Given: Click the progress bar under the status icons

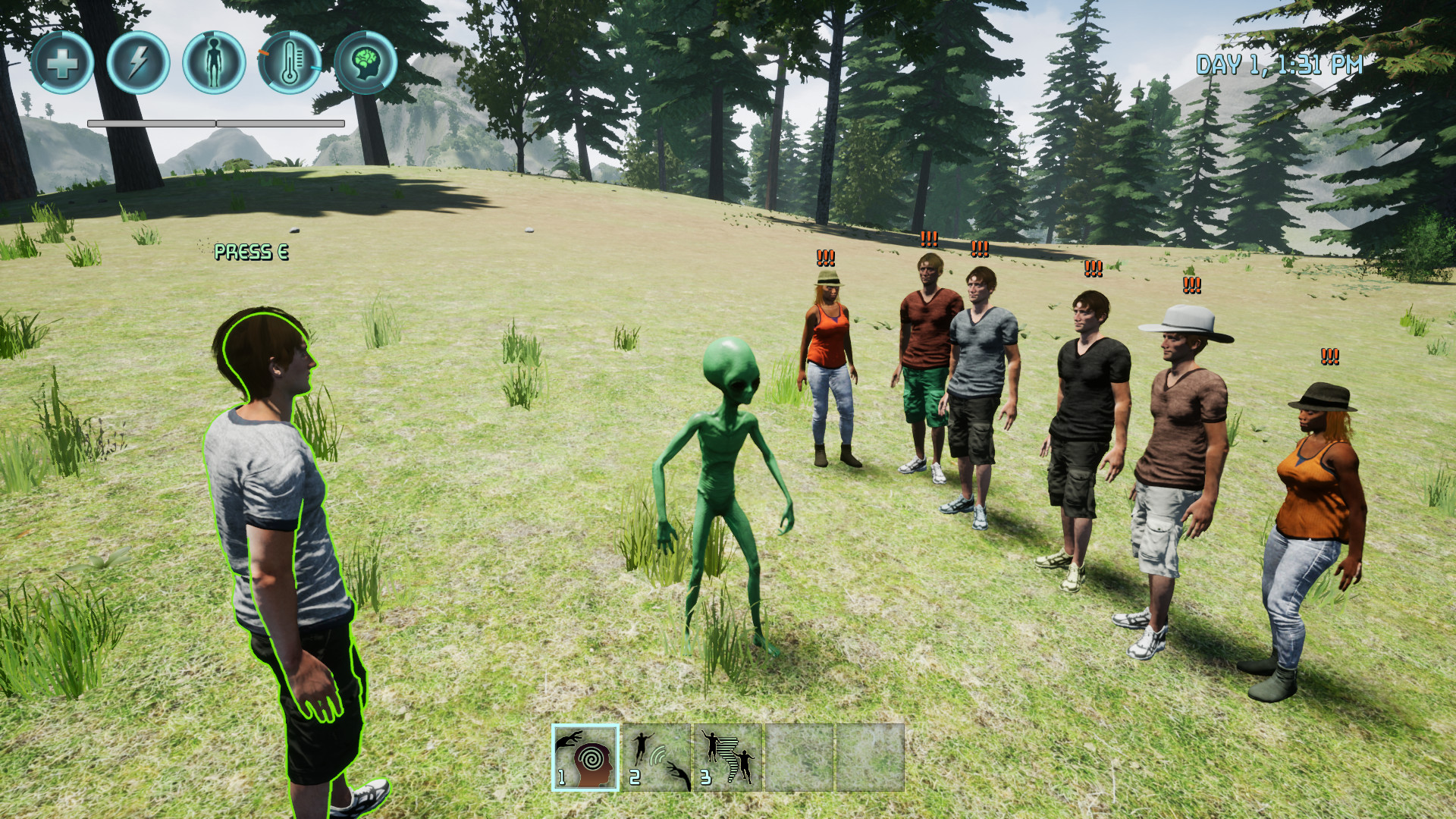Looking at the screenshot, I should click(x=216, y=121).
